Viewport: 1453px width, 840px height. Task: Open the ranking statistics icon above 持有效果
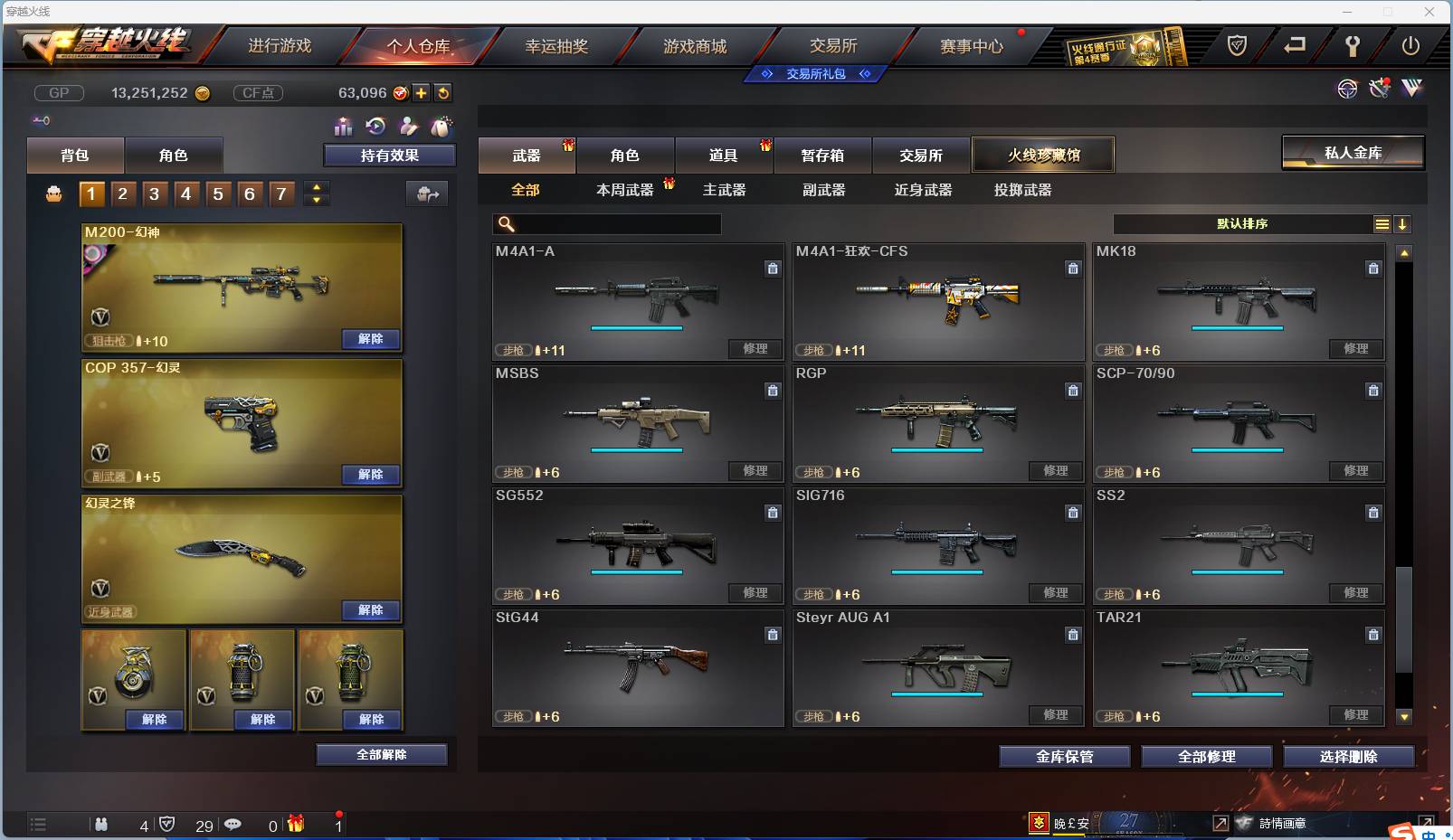[344, 127]
